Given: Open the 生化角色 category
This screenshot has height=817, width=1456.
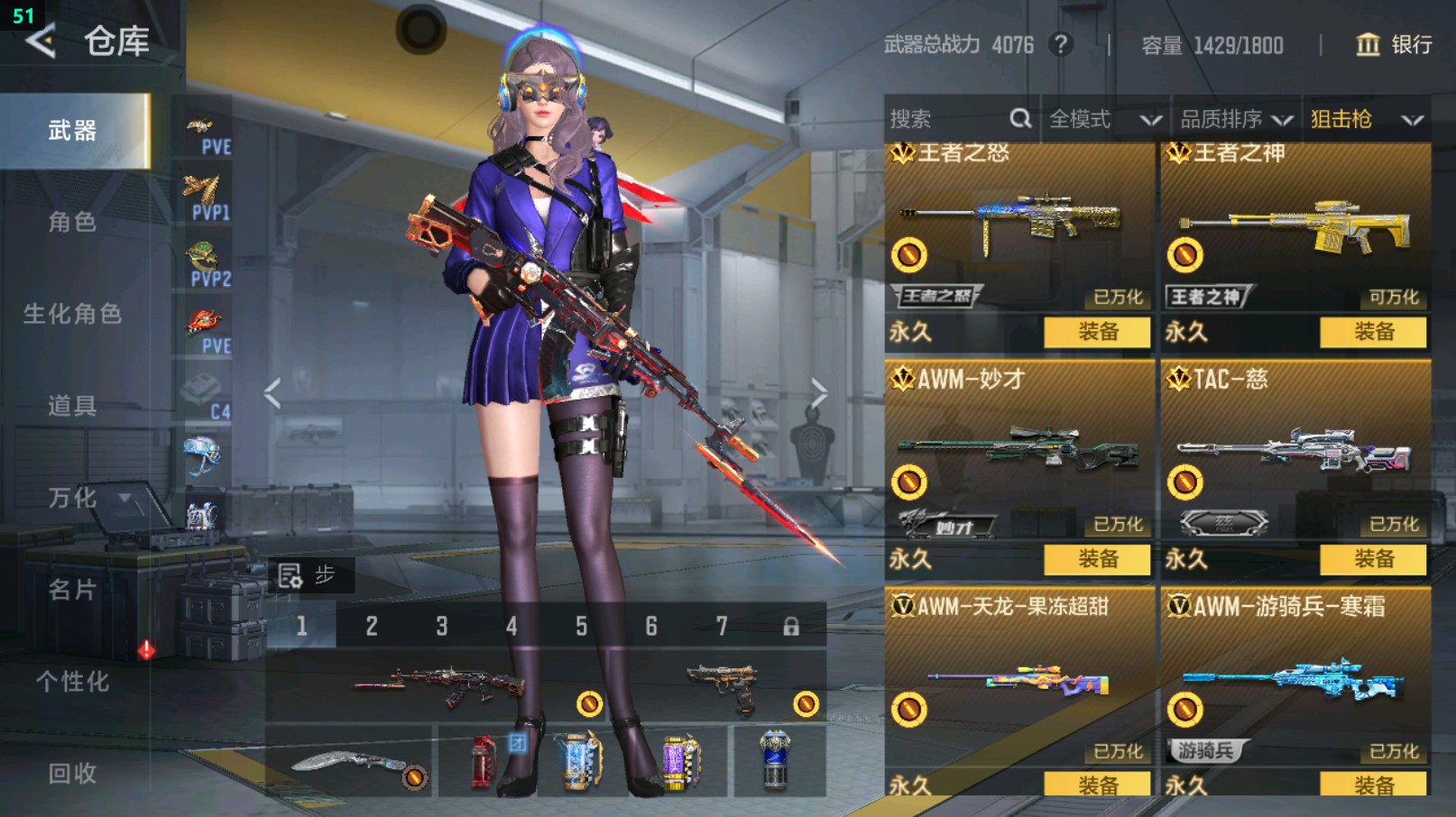Looking at the screenshot, I should [x=72, y=314].
